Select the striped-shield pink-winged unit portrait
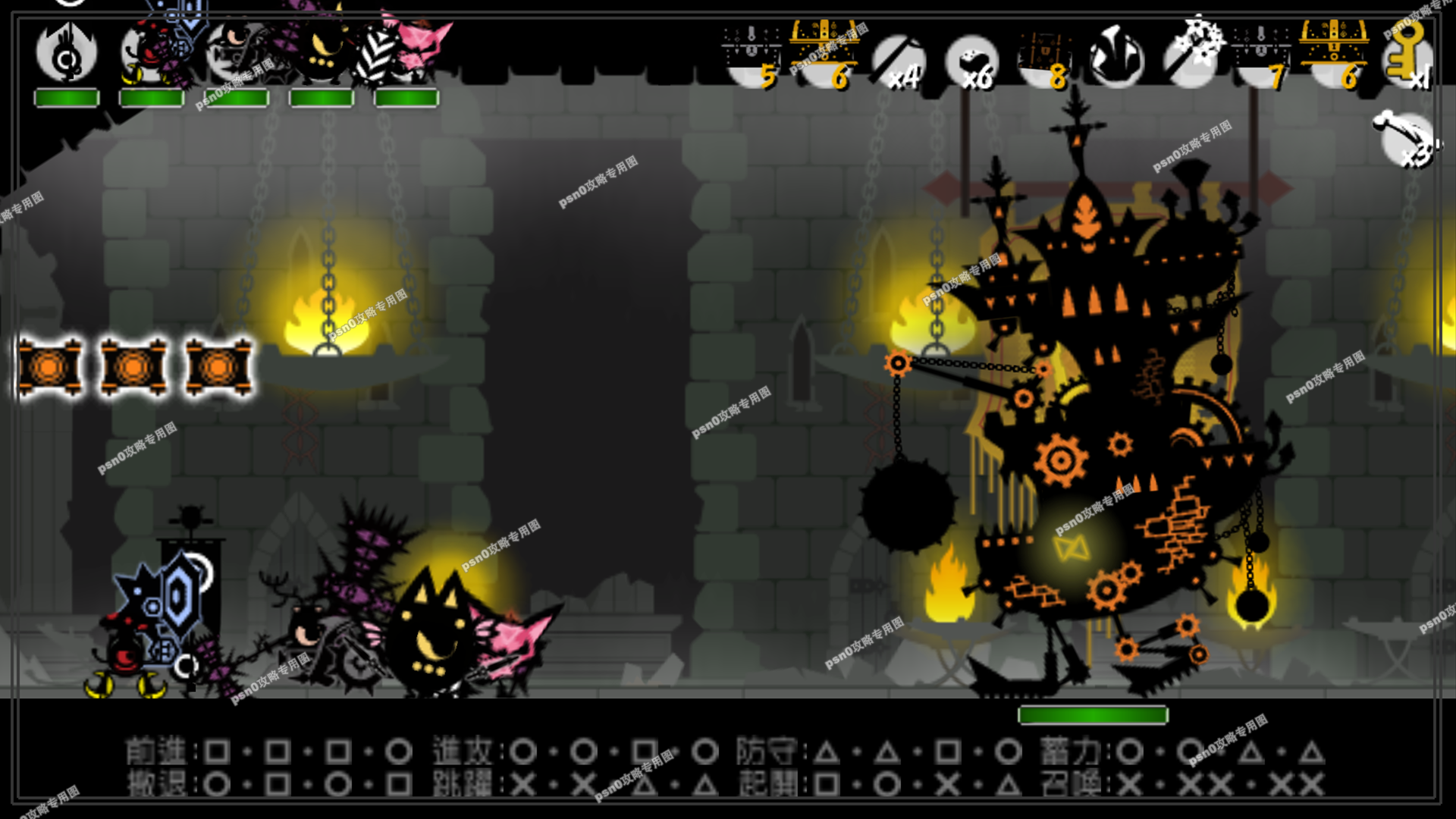Screen dimensions: 1456x819 point(406,55)
